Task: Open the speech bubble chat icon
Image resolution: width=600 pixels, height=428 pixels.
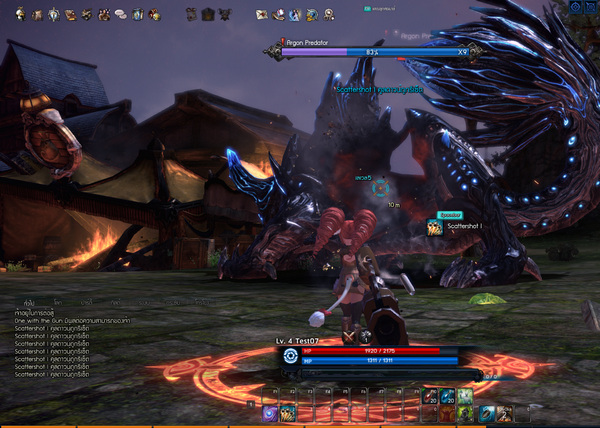Action: pyautogui.click(x=120, y=15)
